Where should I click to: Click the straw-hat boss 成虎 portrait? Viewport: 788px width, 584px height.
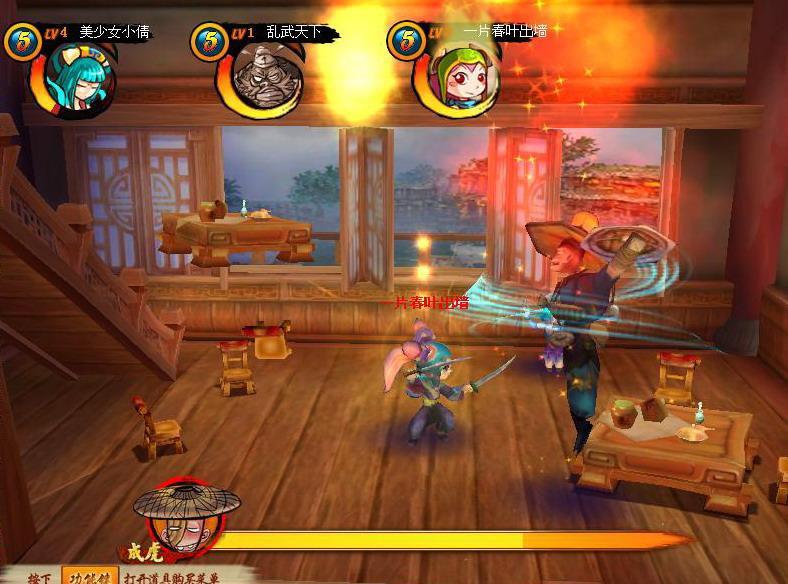click(x=185, y=518)
